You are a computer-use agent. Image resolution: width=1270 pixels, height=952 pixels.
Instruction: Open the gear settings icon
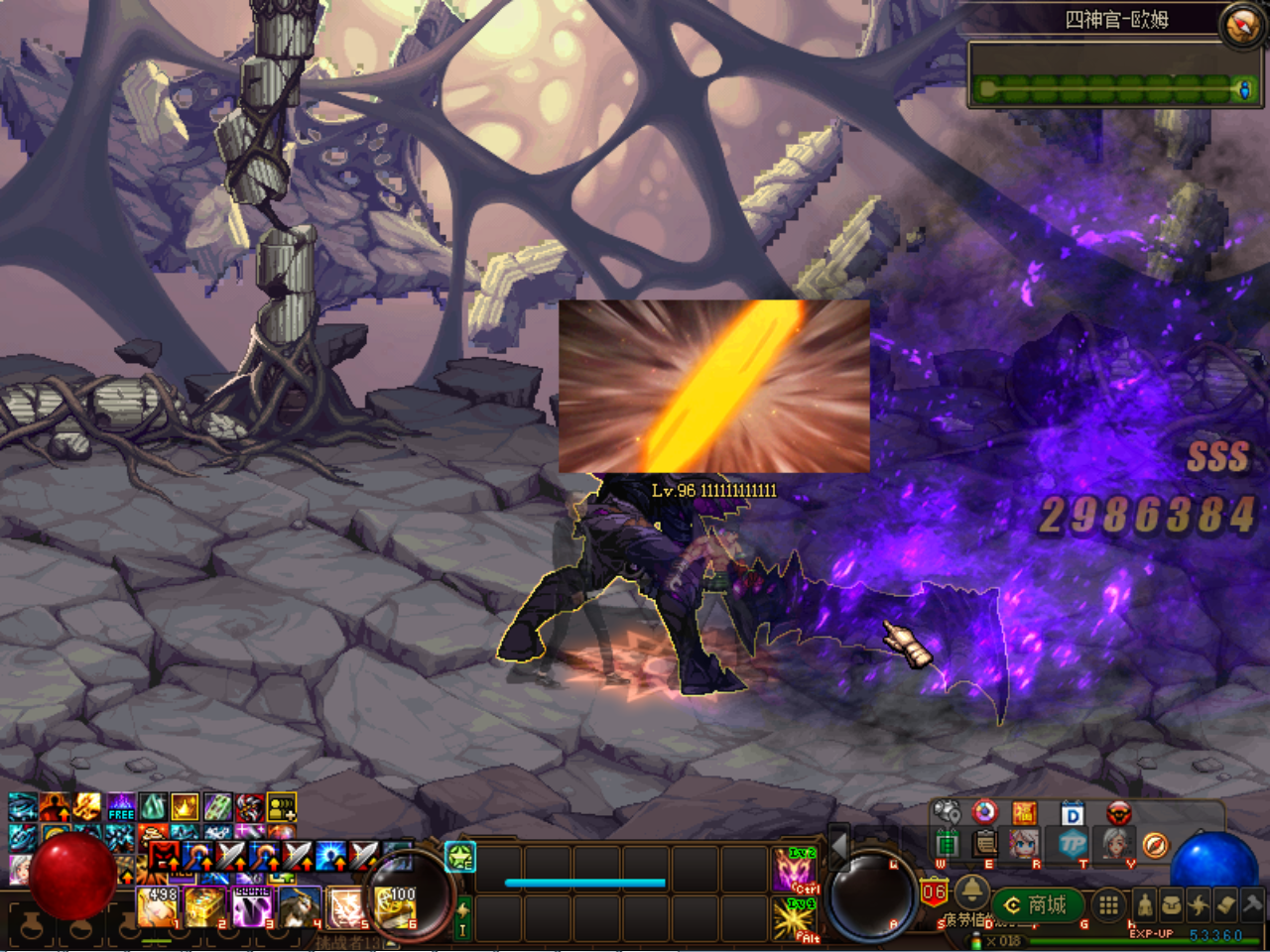[946, 811]
